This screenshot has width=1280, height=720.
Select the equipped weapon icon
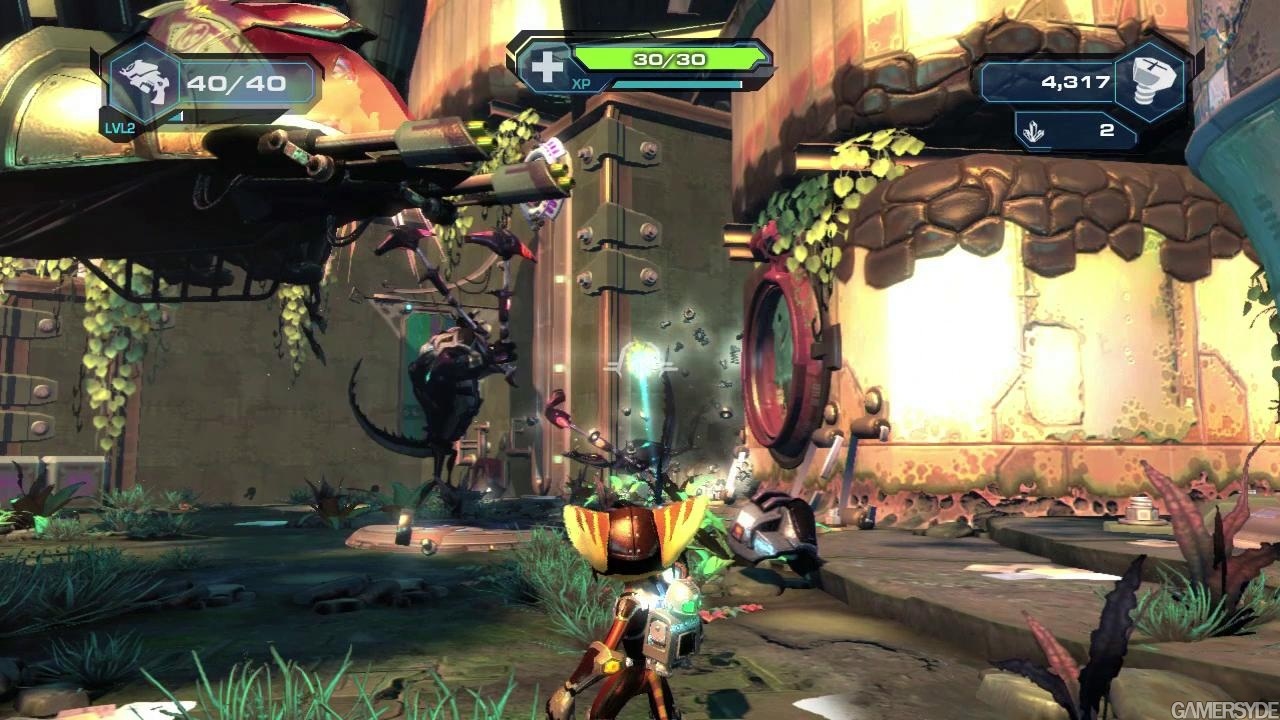[139, 81]
